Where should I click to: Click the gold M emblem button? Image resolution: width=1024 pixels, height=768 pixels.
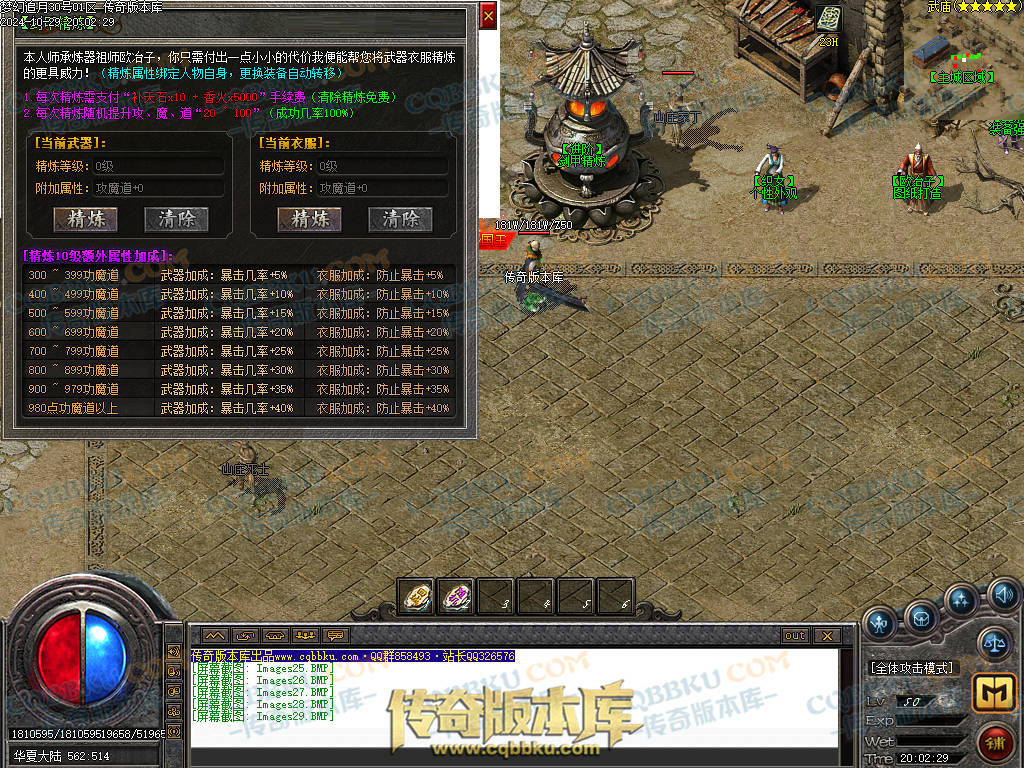[x=992, y=692]
